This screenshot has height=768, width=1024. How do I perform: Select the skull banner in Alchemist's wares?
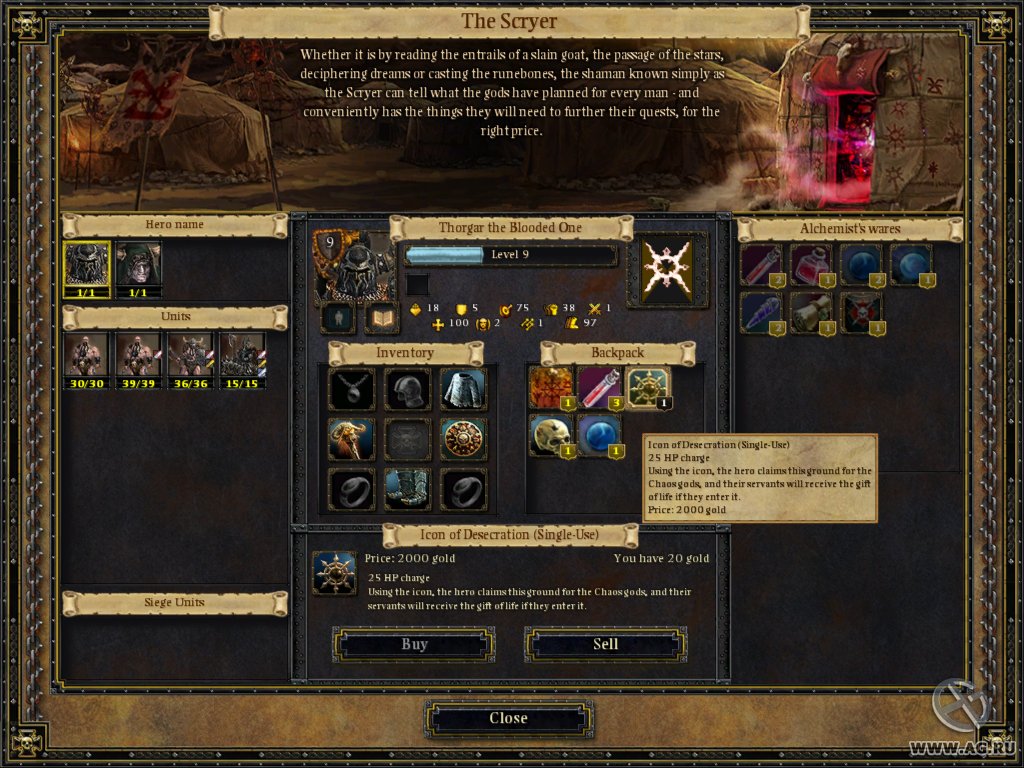coord(860,312)
